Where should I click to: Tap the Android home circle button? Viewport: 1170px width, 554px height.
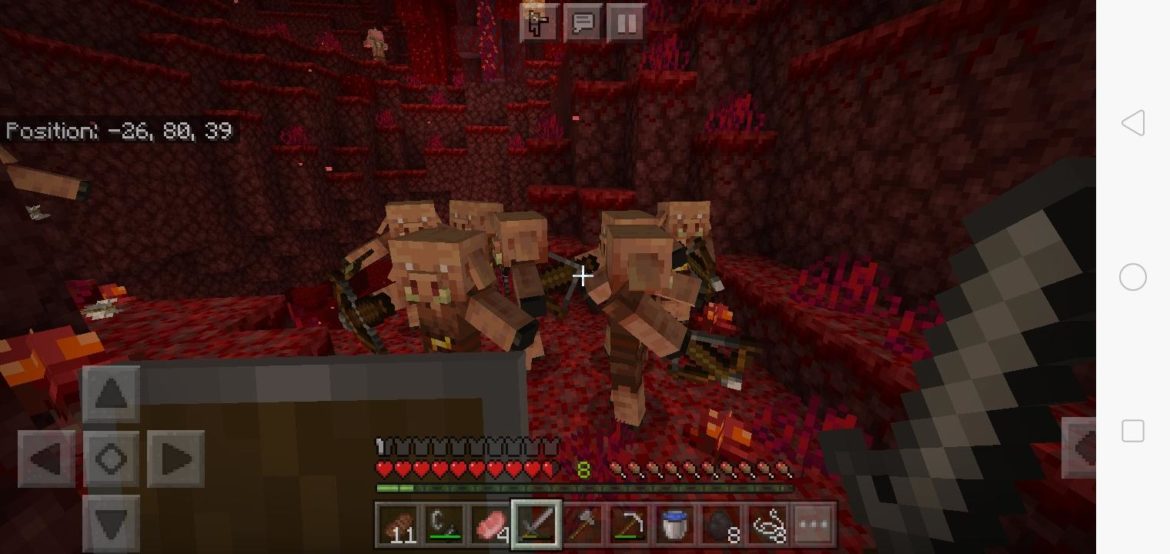(x=1132, y=277)
